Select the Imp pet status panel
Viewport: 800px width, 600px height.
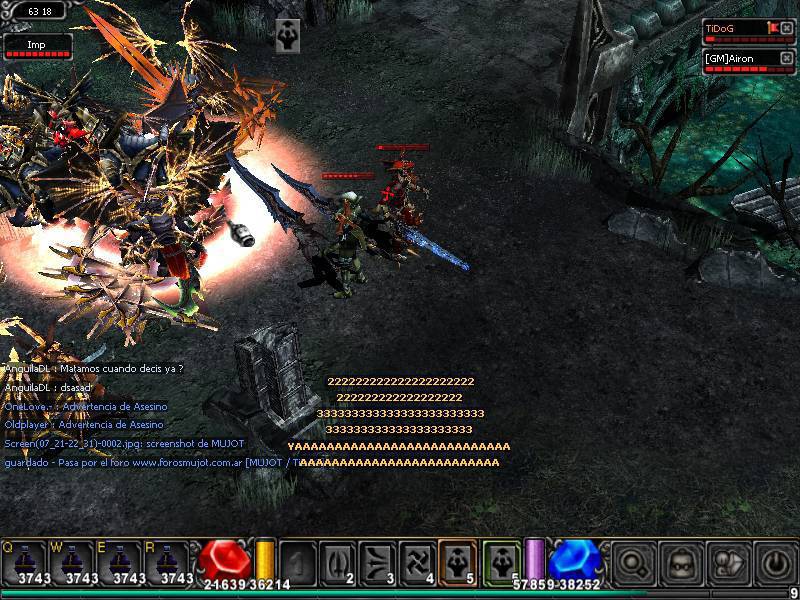click(x=38, y=46)
